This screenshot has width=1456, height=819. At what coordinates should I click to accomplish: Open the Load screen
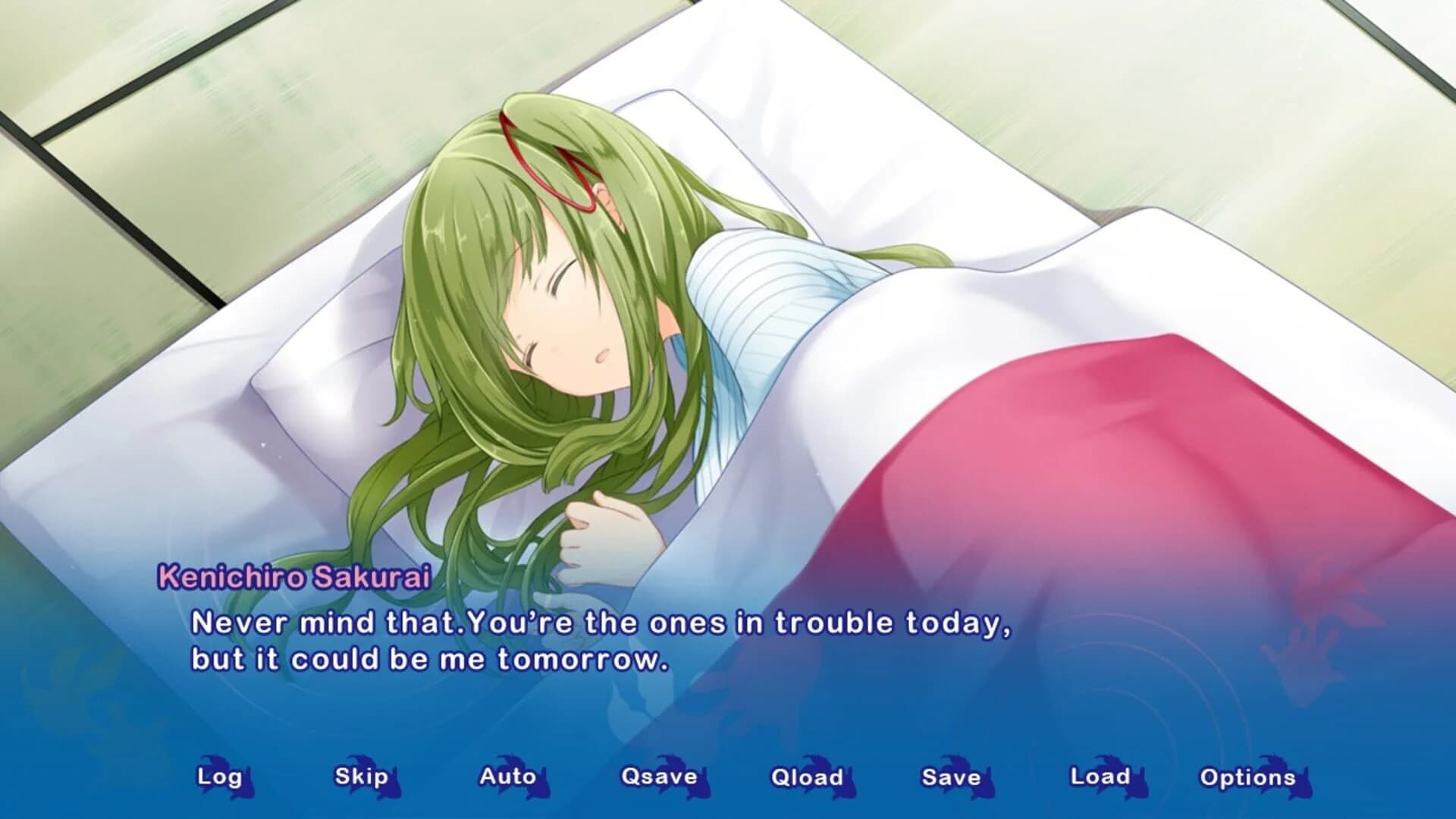coord(1100,777)
